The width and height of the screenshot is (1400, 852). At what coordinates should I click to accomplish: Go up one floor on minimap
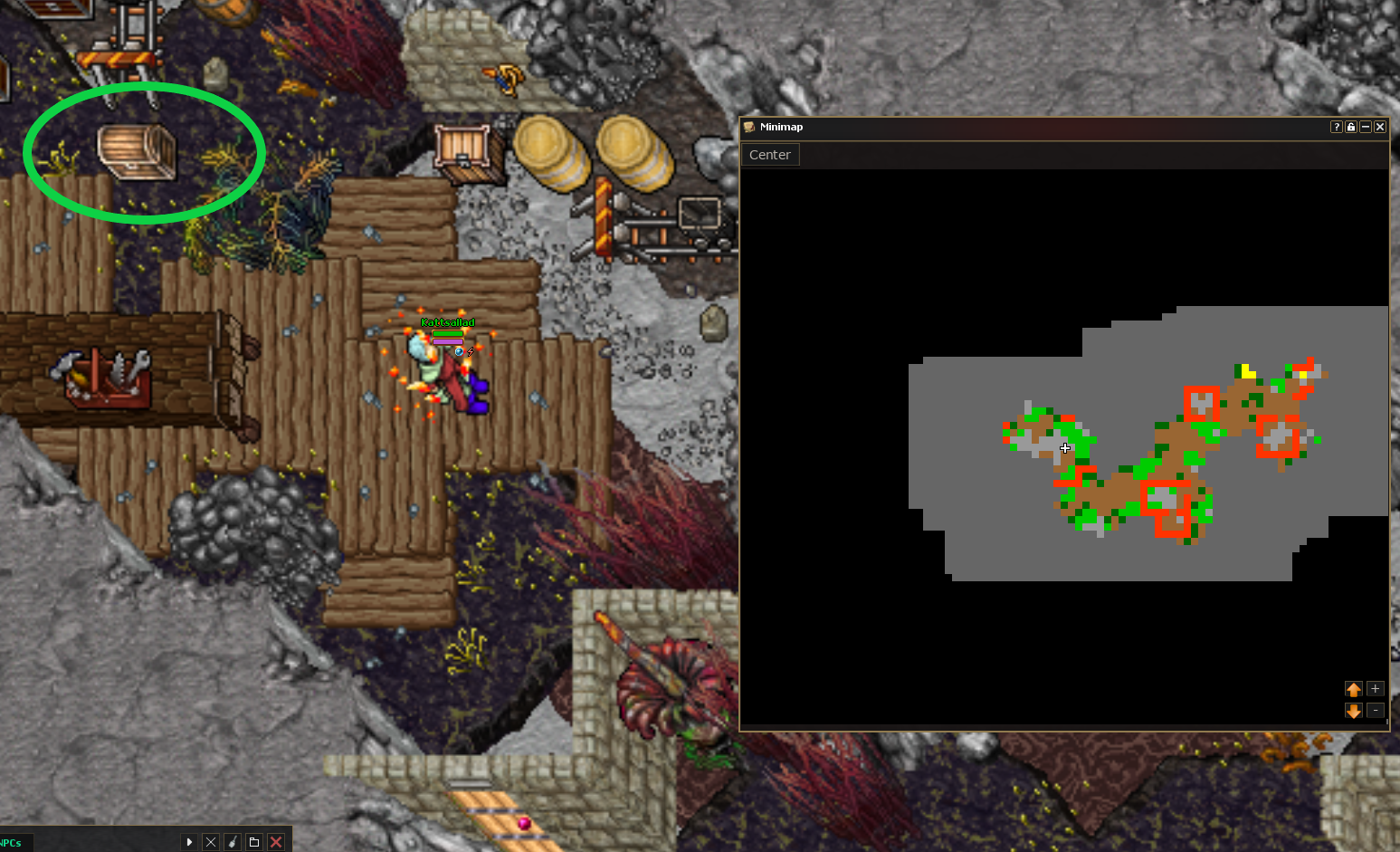[x=1354, y=689]
